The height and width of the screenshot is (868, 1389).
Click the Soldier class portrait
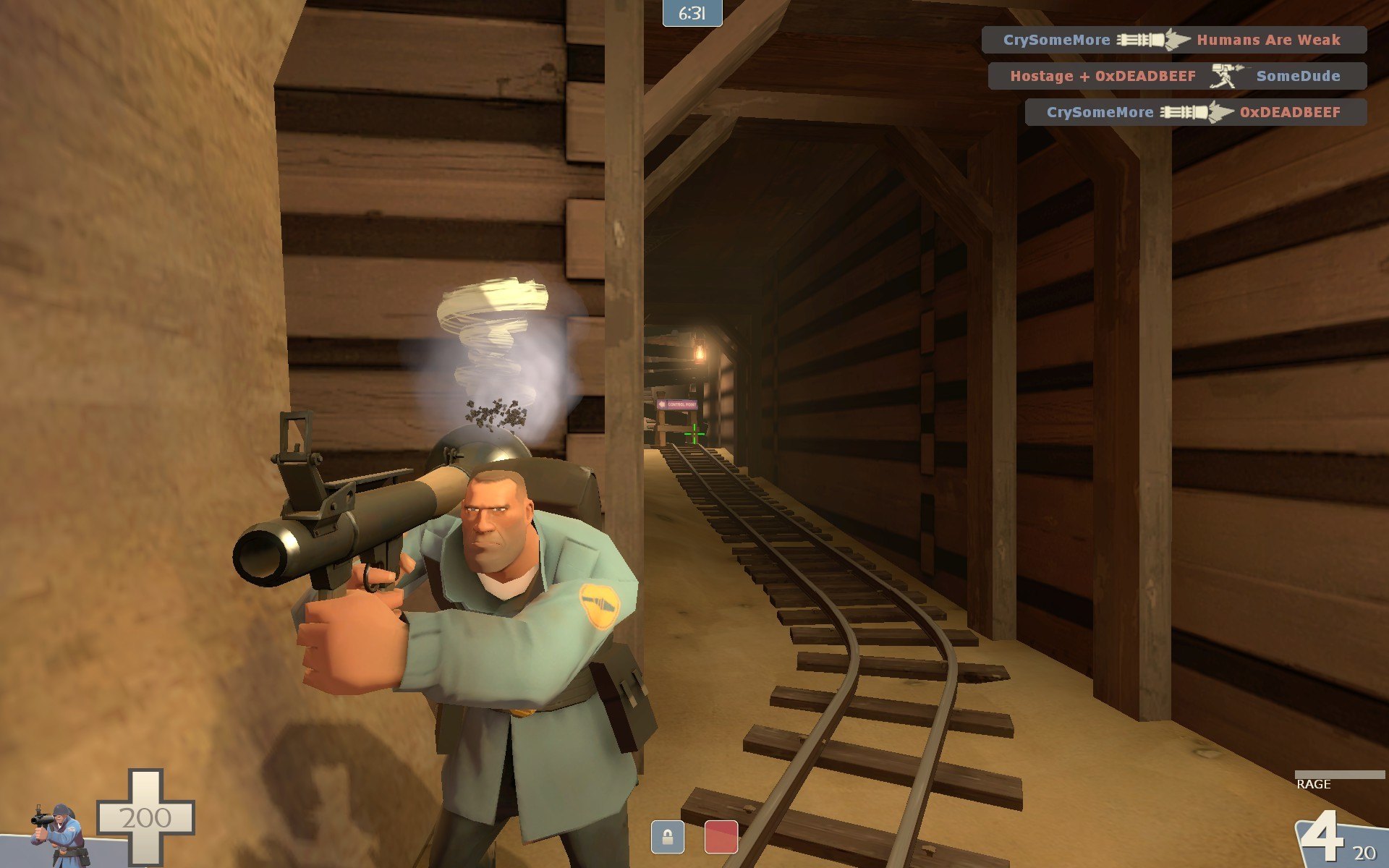tap(59, 833)
